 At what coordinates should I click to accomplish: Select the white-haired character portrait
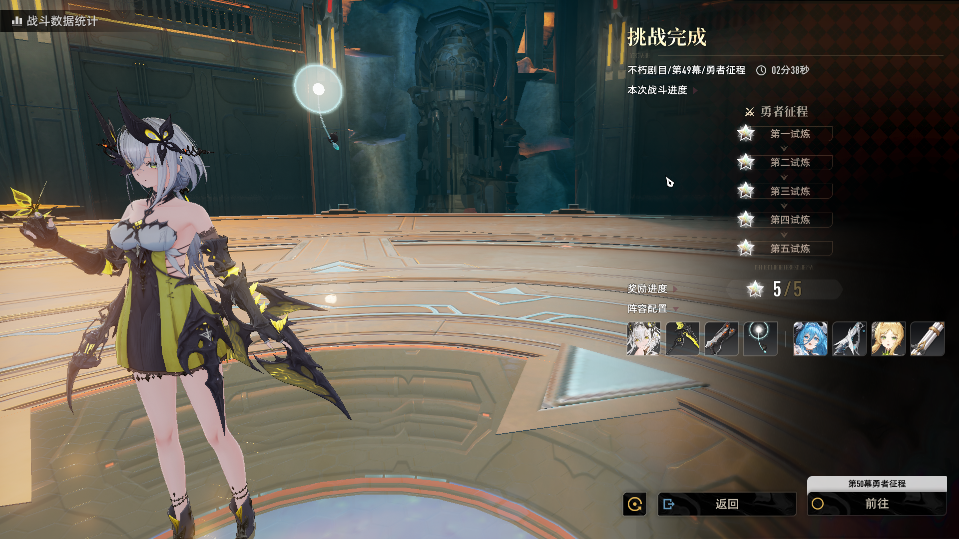643,339
